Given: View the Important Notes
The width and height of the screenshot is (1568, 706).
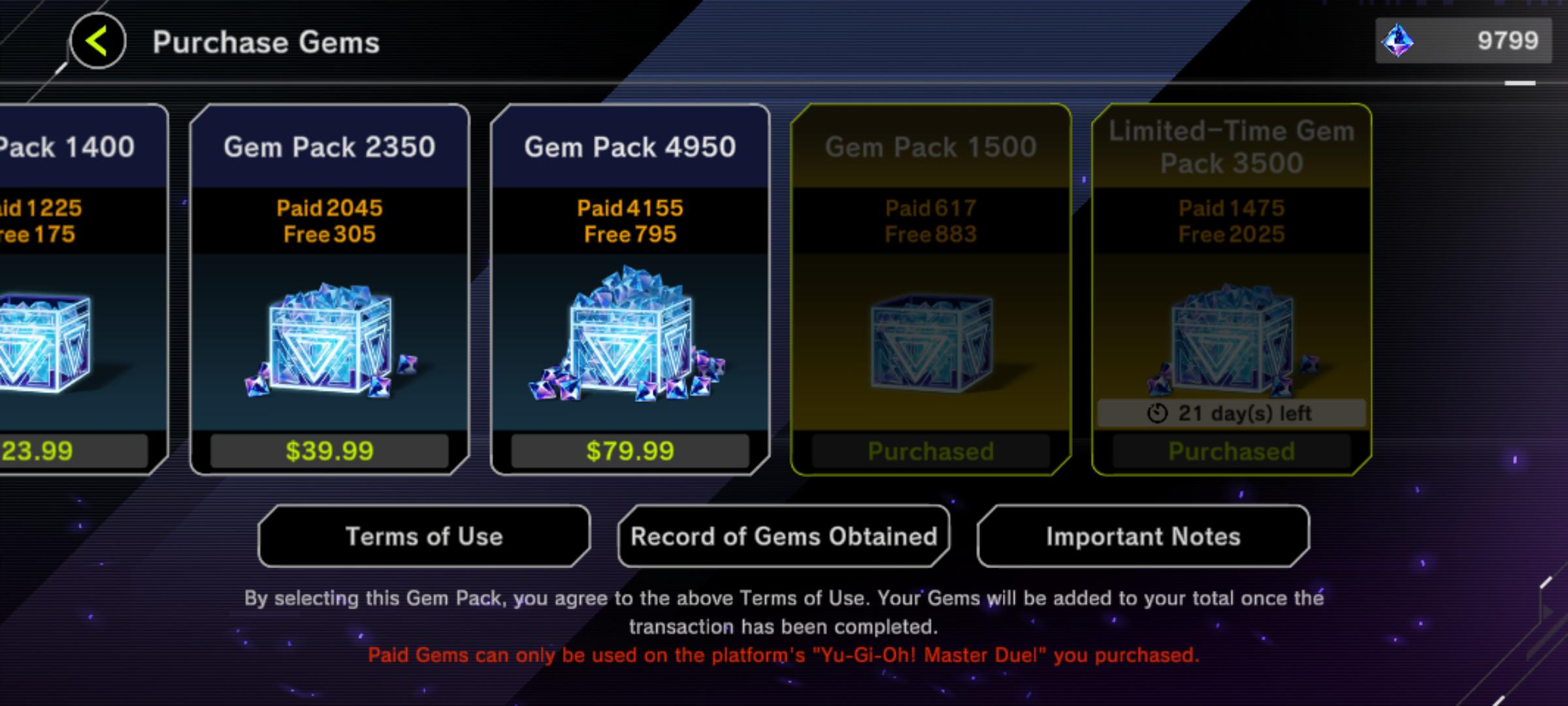Looking at the screenshot, I should (x=1142, y=536).
